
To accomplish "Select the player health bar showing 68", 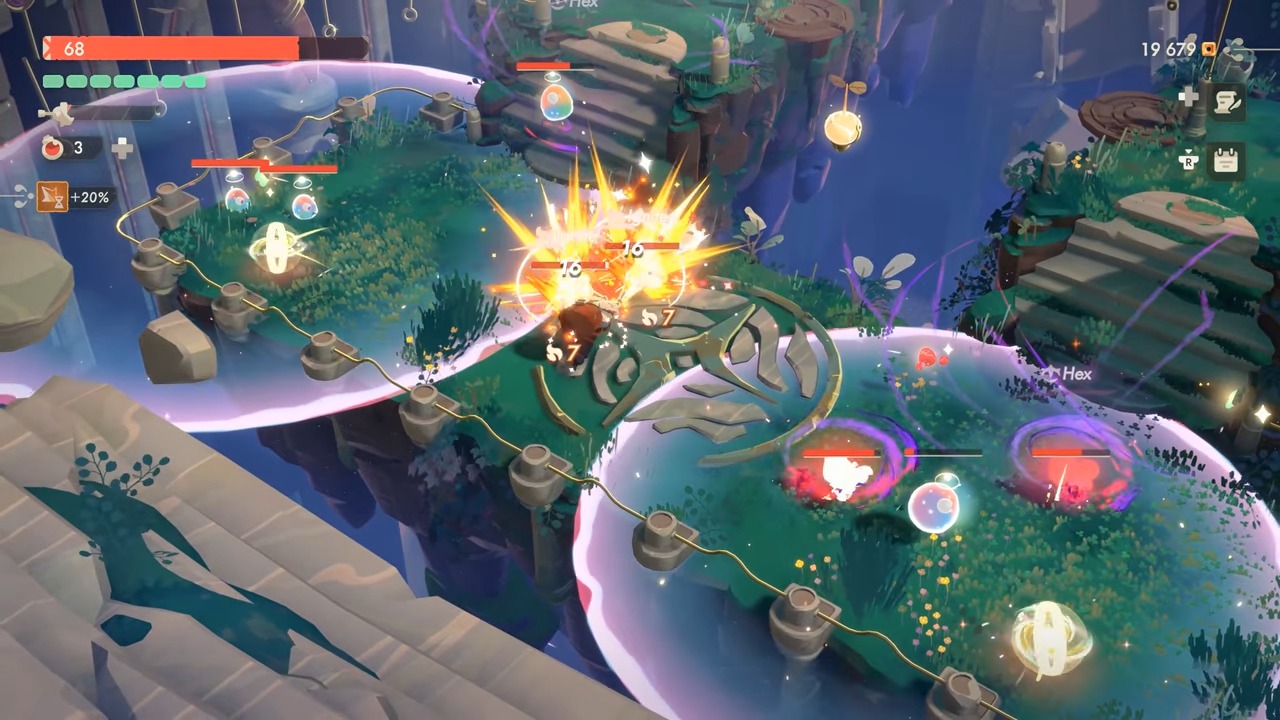I will click(170, 48).
